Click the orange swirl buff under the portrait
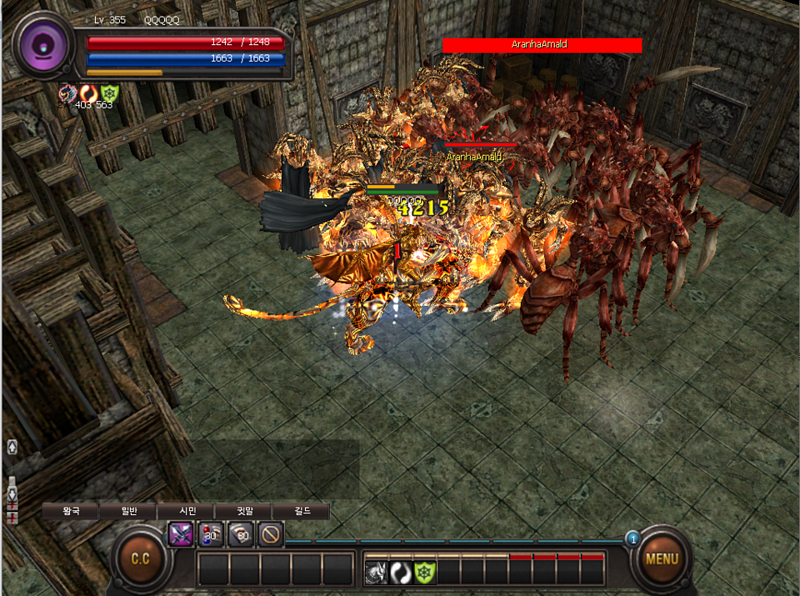800x596 pixels. (x=89, y=92)
